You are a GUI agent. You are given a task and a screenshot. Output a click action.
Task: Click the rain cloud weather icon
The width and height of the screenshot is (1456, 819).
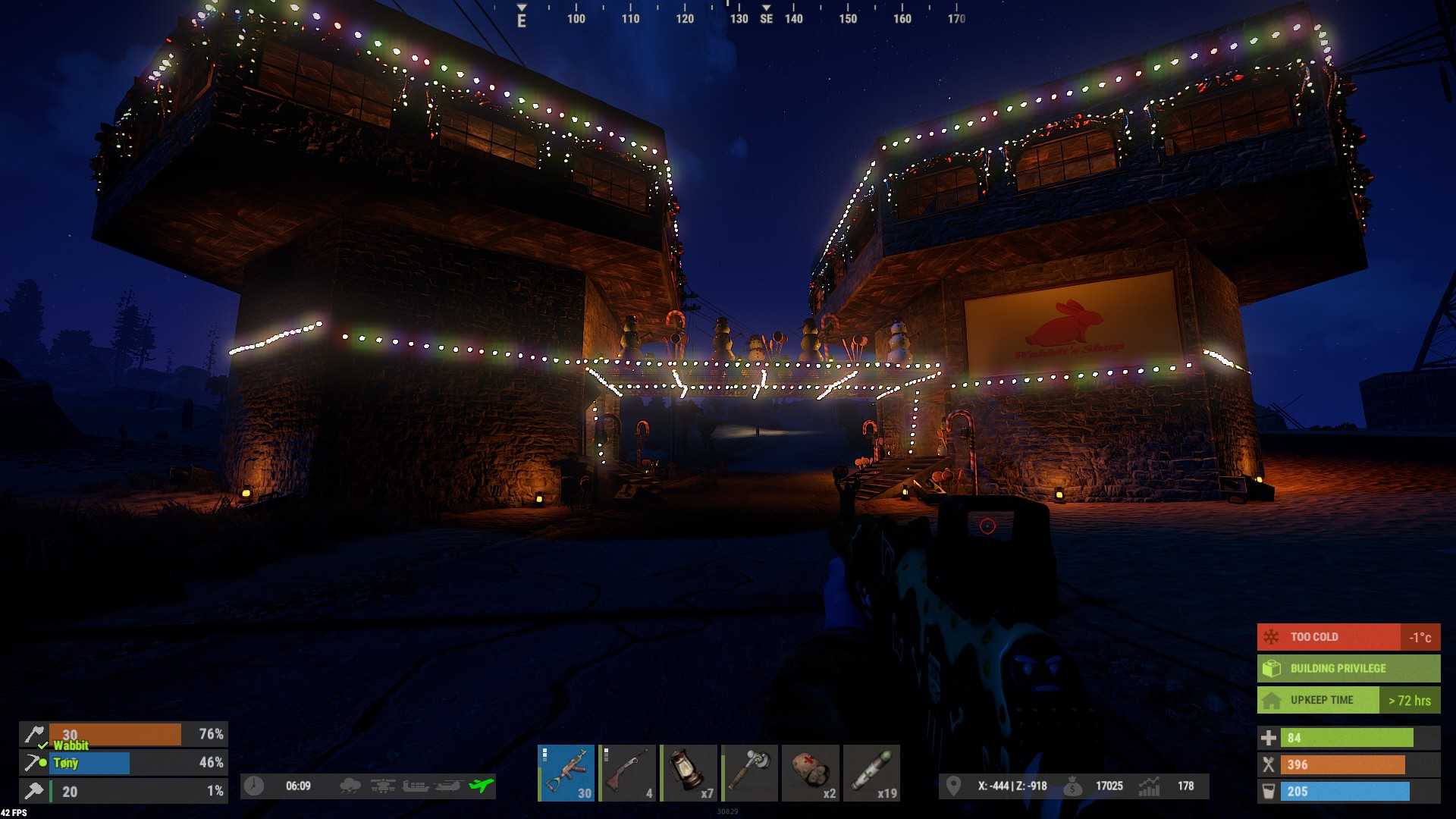[350, 786]
